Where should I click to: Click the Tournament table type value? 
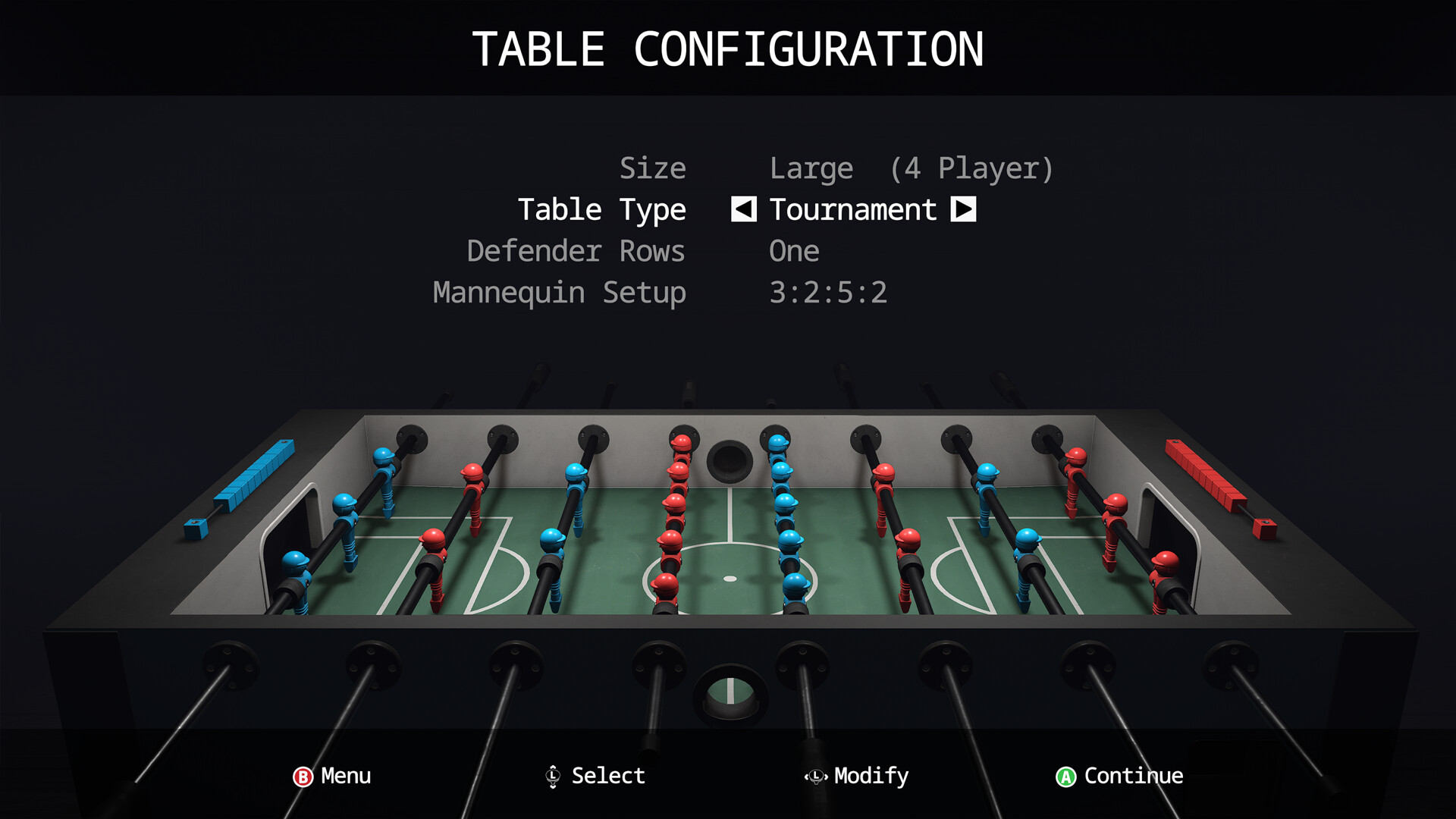click(853, 210)
